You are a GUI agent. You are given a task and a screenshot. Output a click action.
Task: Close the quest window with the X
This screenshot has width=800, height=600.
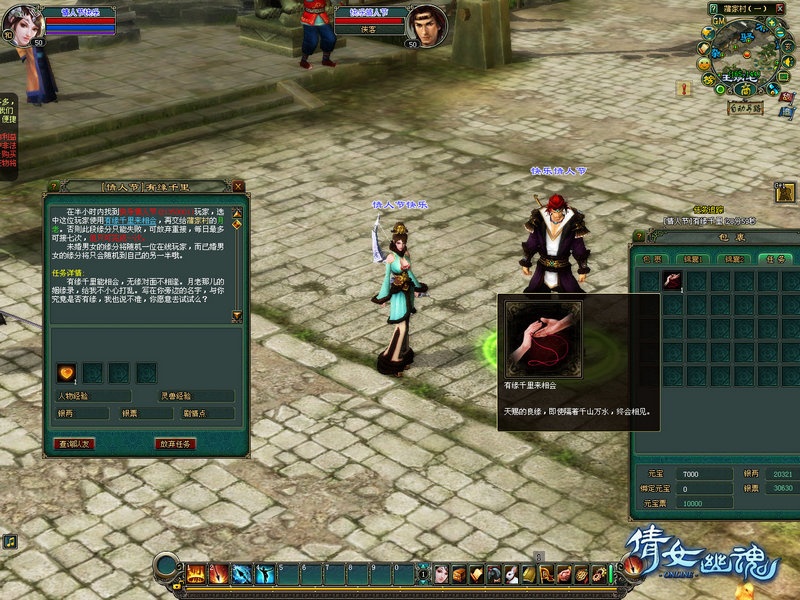238,186
